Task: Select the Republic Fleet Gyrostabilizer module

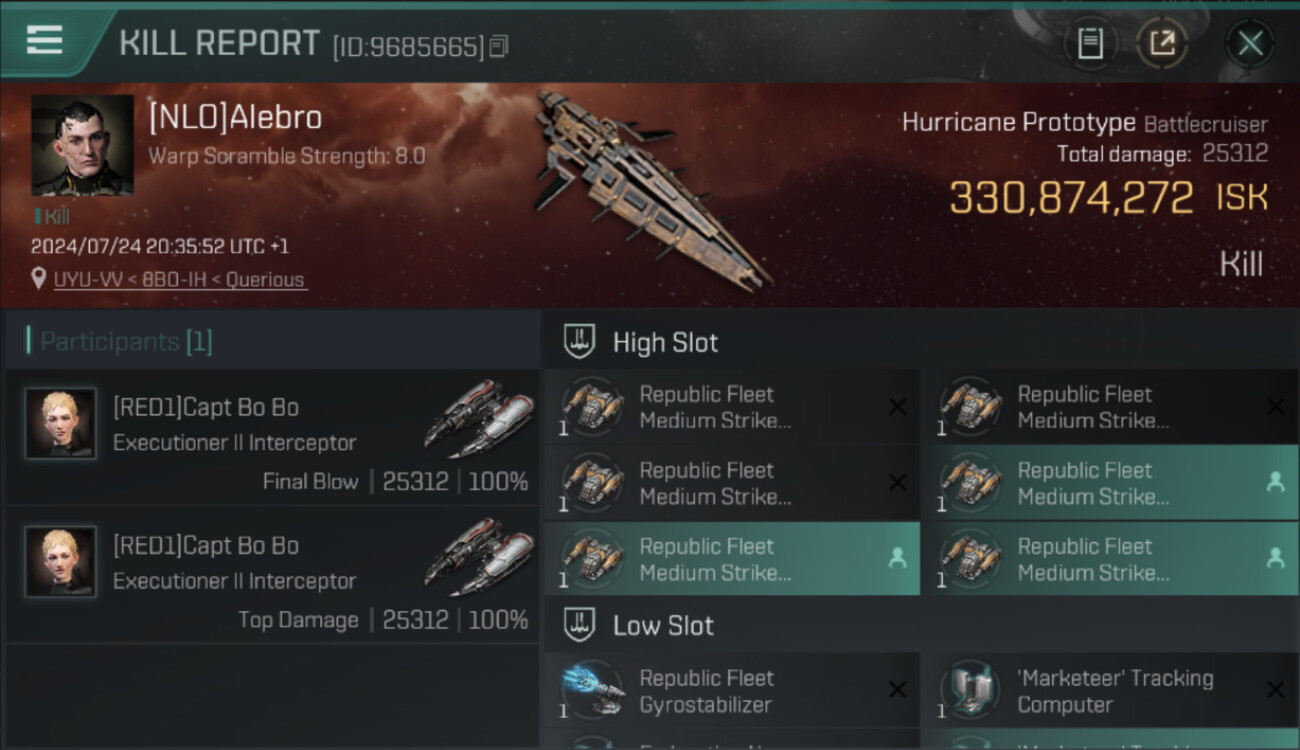Action: (x=732, y=691)
